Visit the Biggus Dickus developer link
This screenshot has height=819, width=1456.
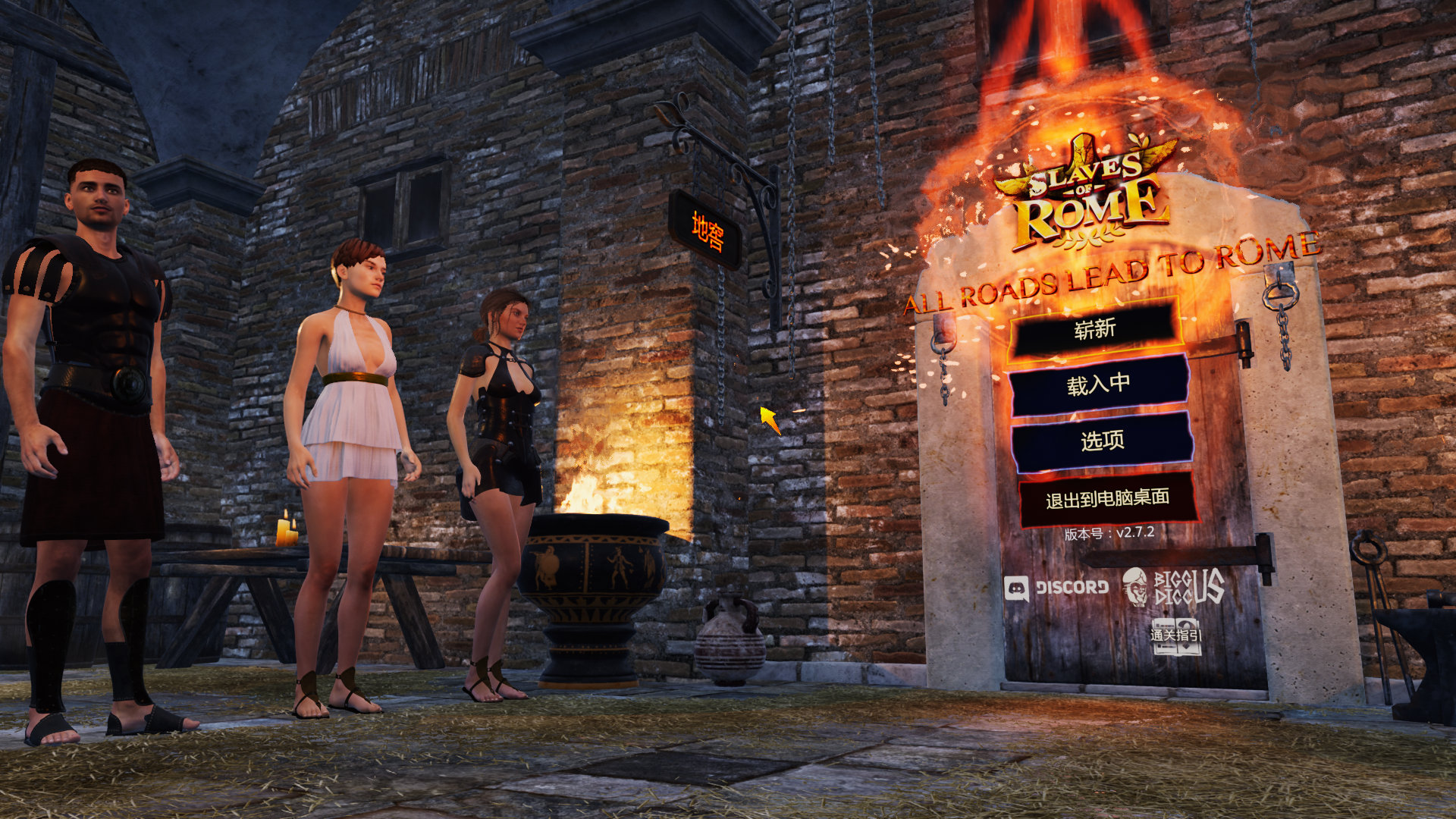[x=1174, y=587]
